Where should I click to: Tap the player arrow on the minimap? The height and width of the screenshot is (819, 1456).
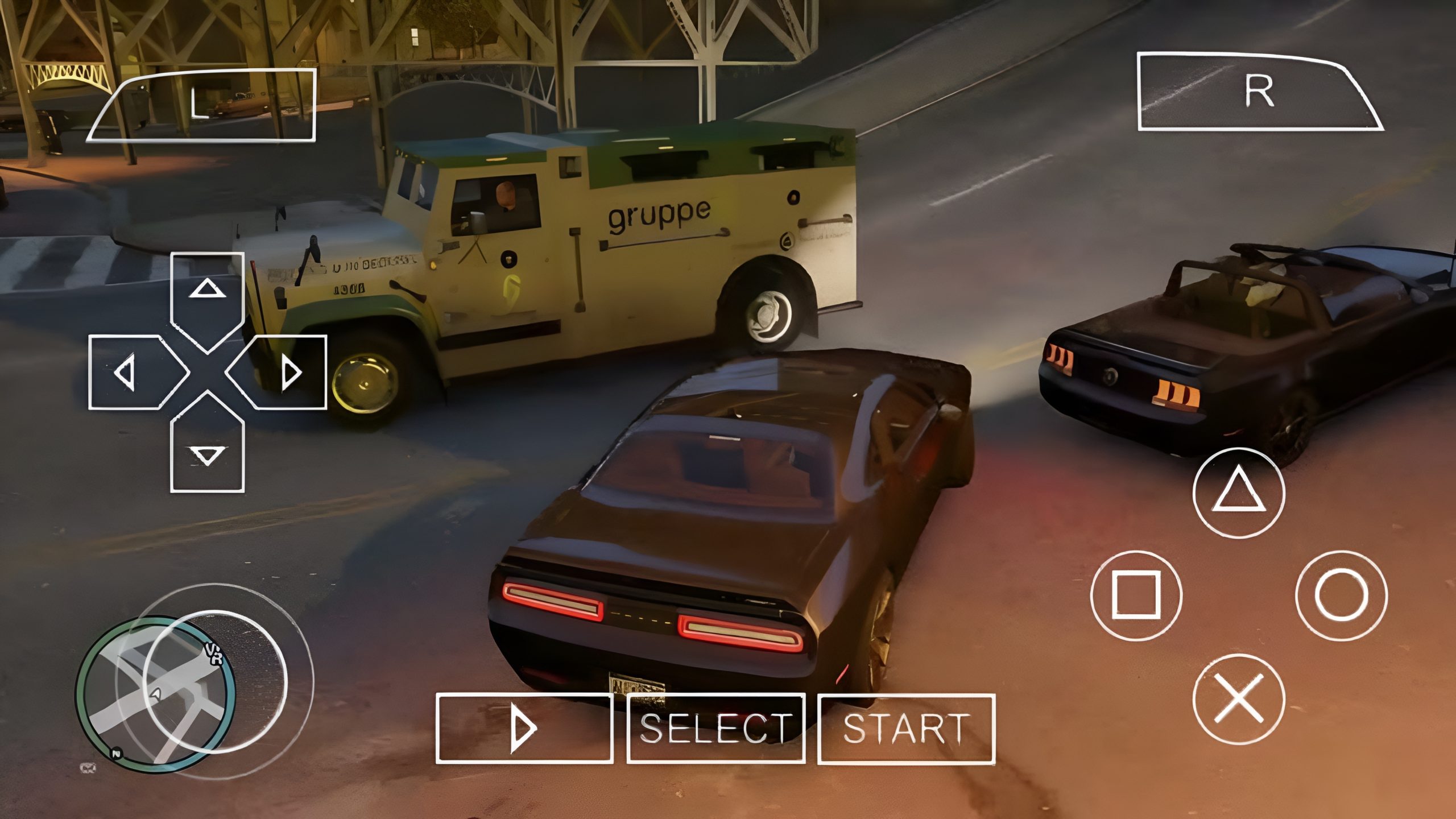pos(156,695)
